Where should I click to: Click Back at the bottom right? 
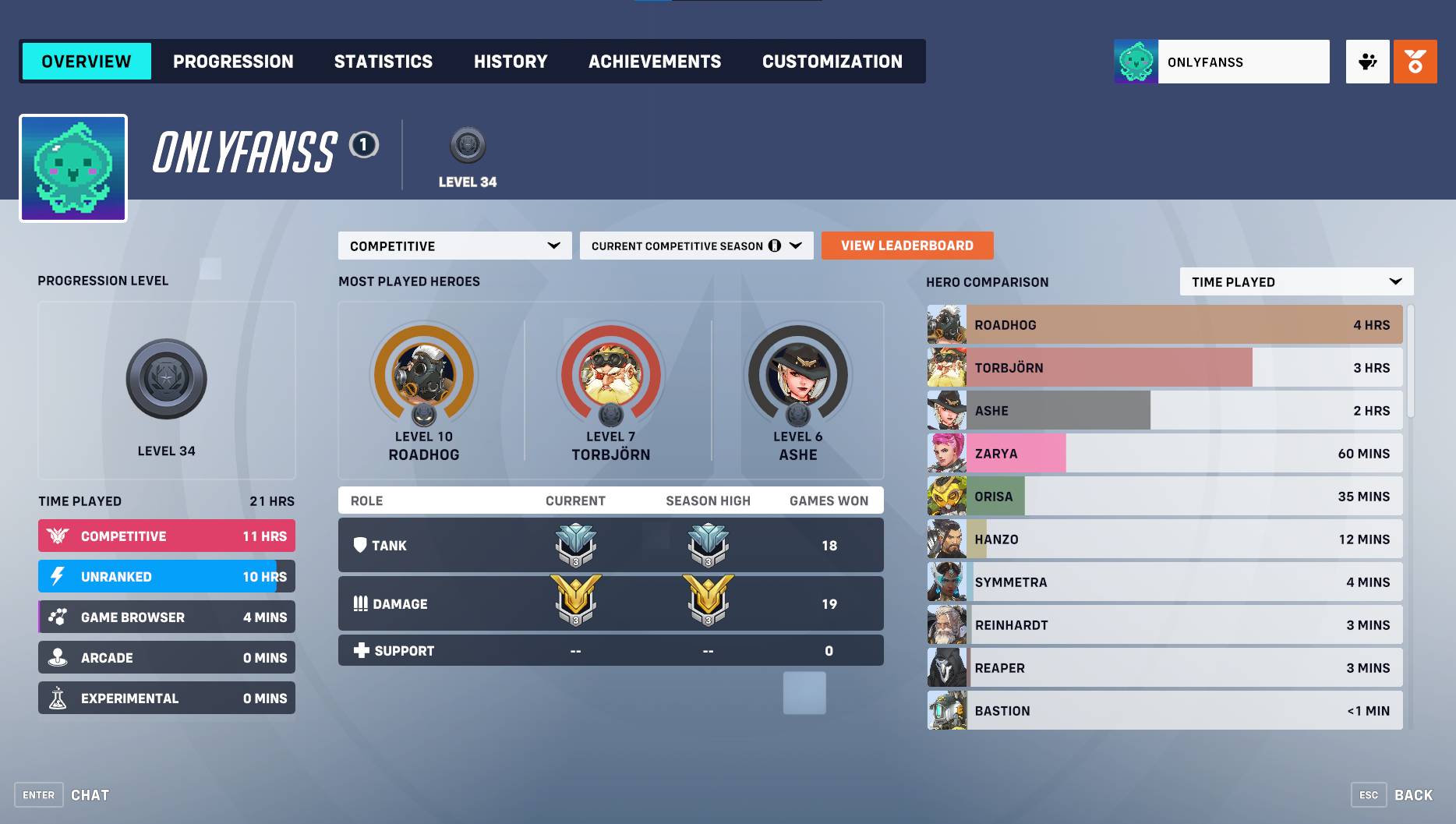1413,794
